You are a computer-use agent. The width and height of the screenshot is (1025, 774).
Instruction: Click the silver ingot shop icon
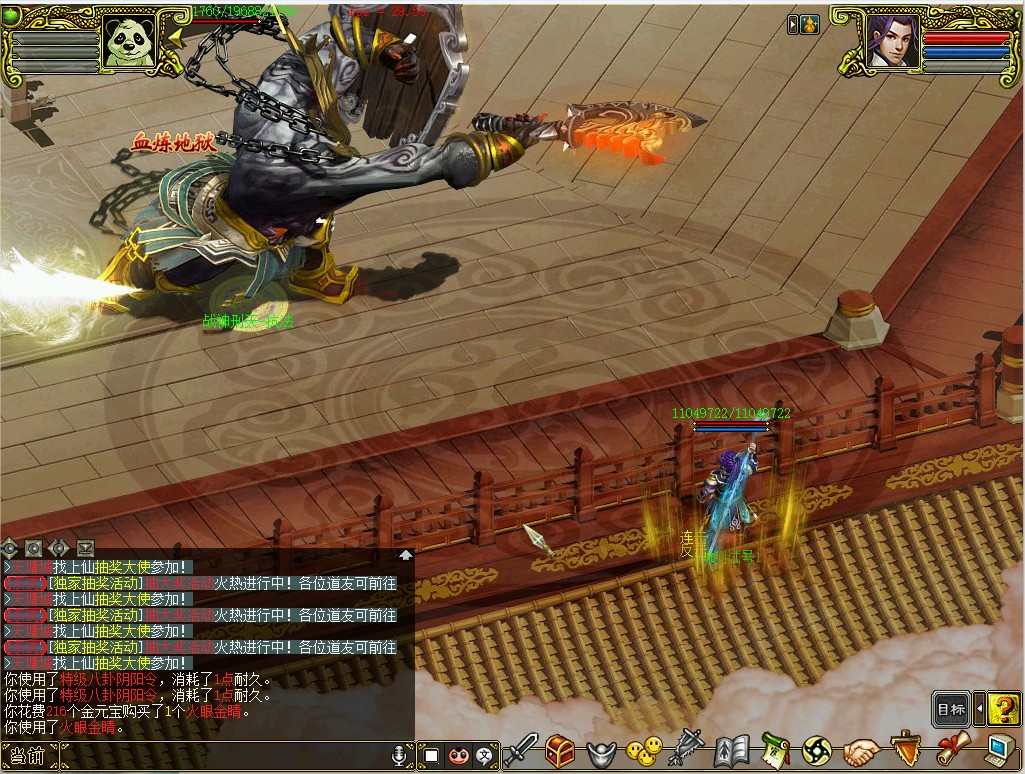coord(600,751)
